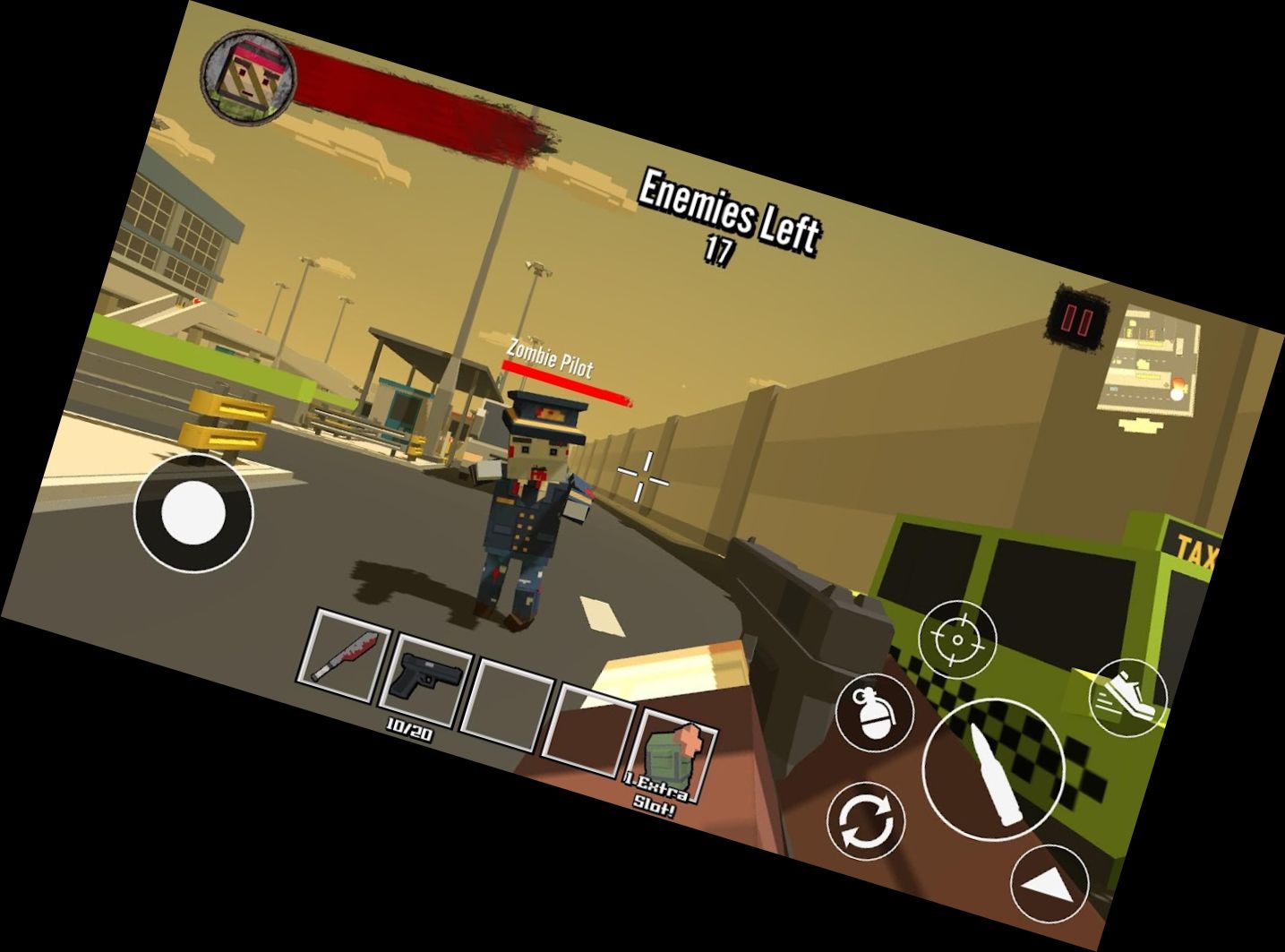Tap the player portrait in the corner
Viewport: 1285px width, 952px height.
pyautogui.click(x=248, y=74)
